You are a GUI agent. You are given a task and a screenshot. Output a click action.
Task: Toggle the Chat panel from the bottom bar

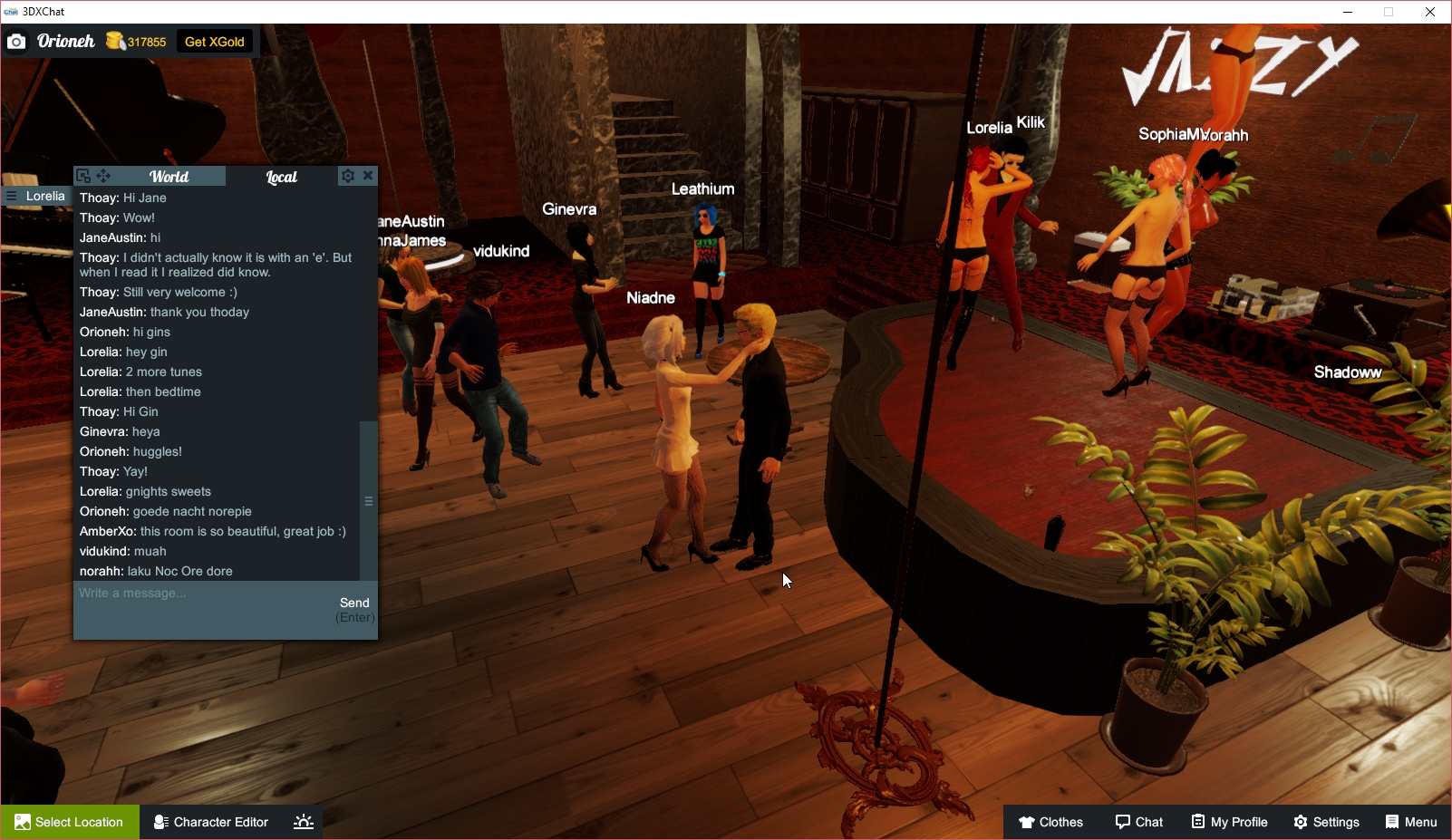1139,822
